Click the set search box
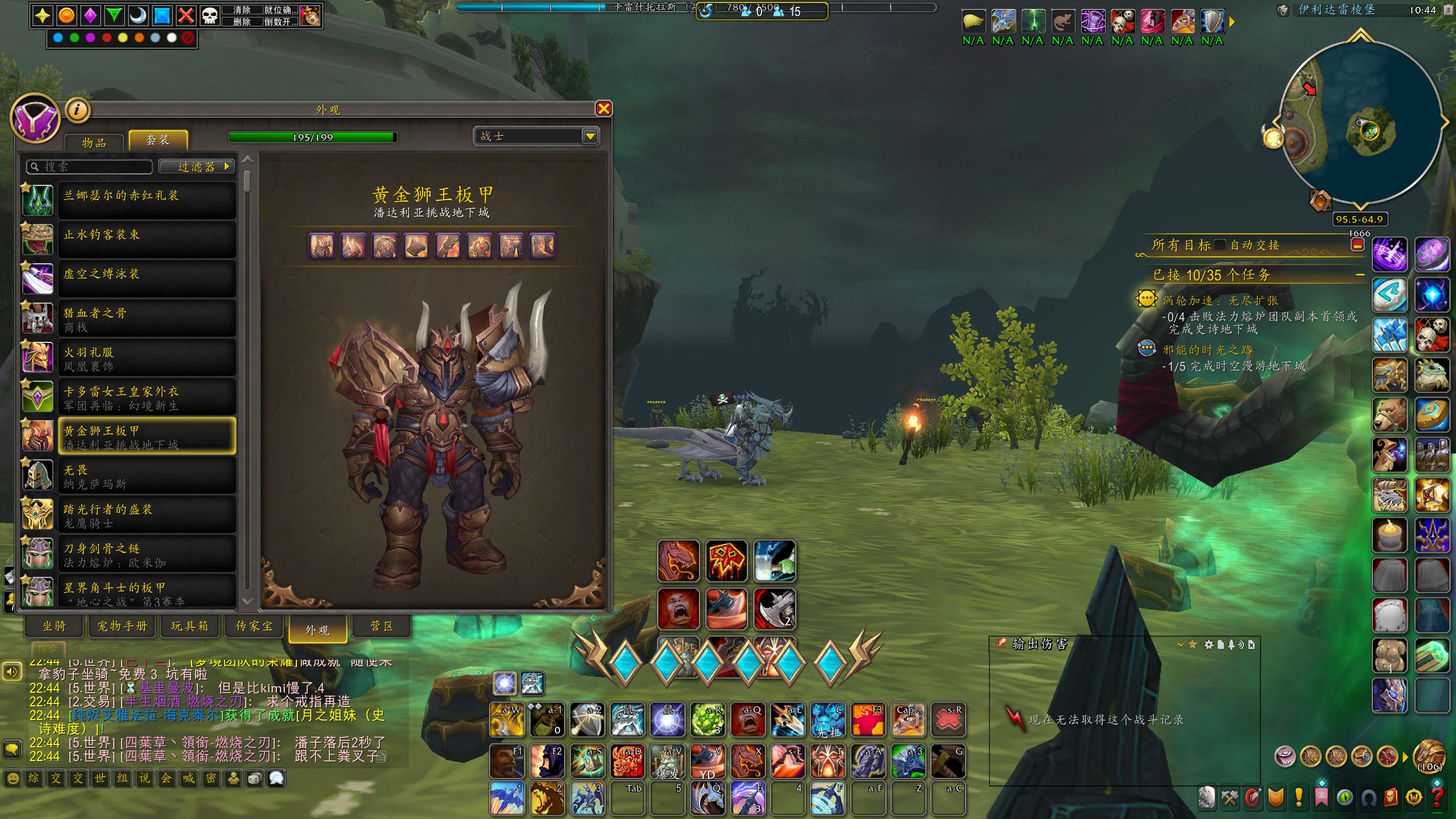 (91, 167)
